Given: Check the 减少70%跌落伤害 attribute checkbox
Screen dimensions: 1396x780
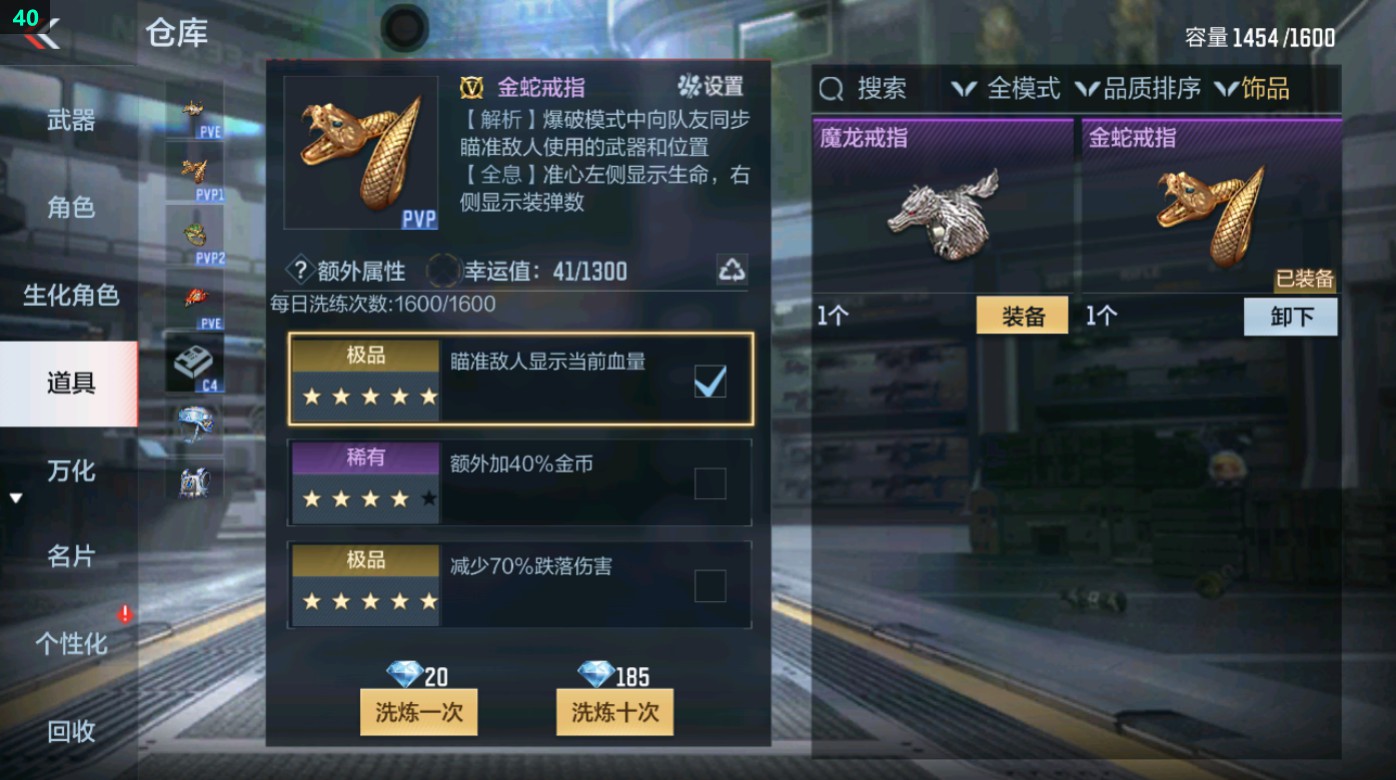Looking at the screenshot, I should [x=710, y=585].
